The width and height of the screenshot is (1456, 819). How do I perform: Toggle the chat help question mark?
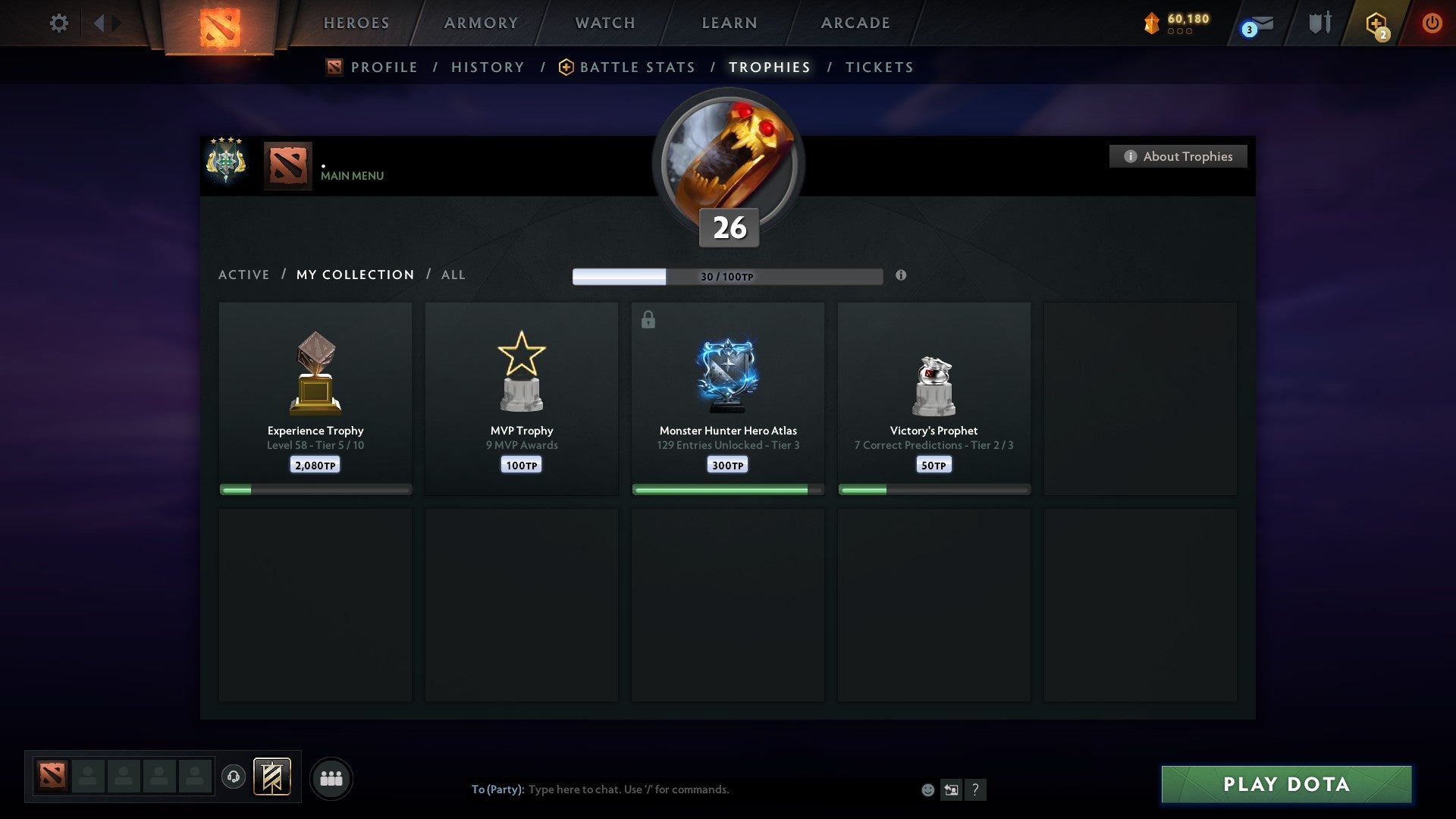point(977,789)
